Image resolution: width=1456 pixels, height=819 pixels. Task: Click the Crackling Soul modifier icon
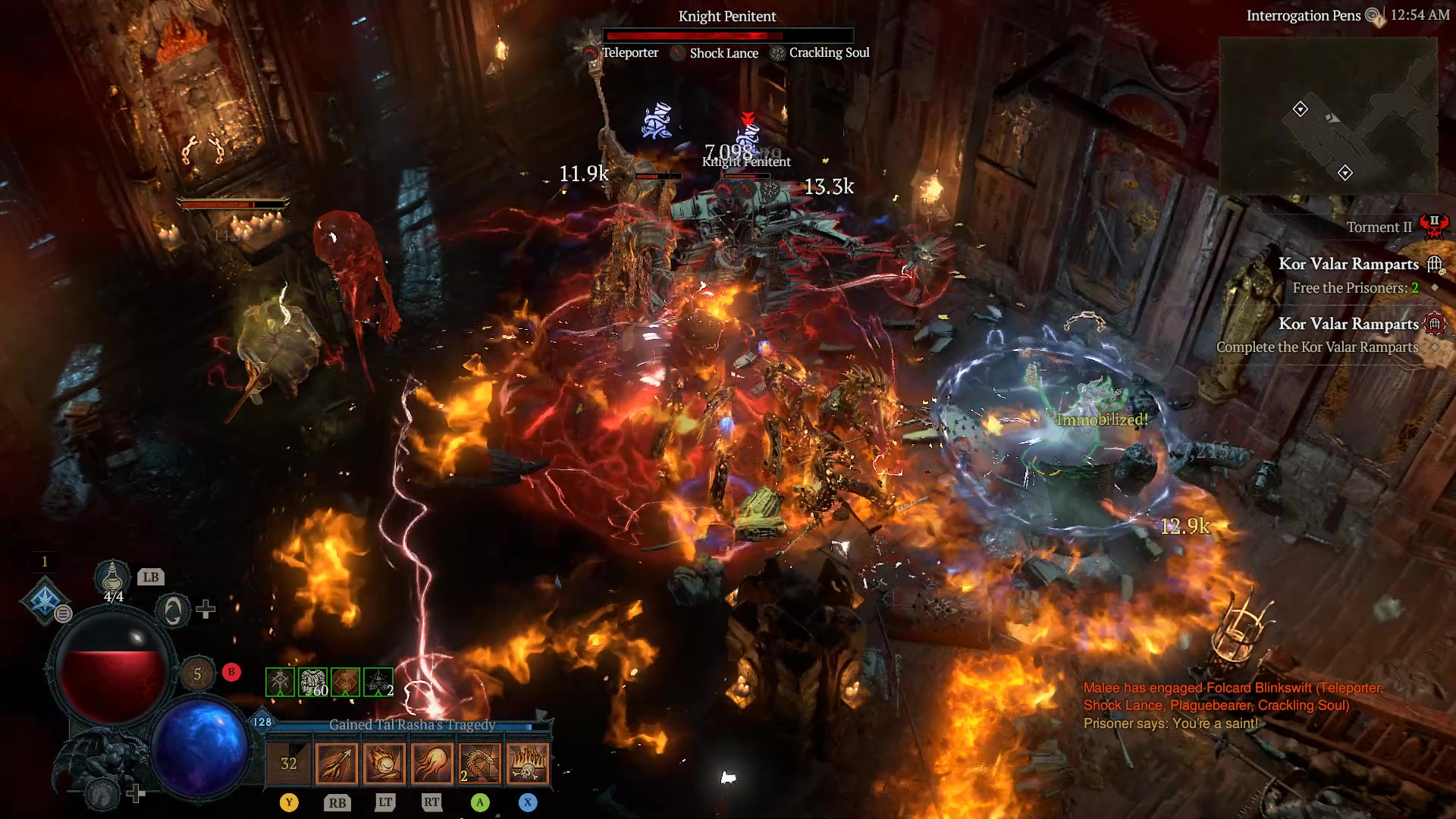pyautogui.click(x=775, y=53)
